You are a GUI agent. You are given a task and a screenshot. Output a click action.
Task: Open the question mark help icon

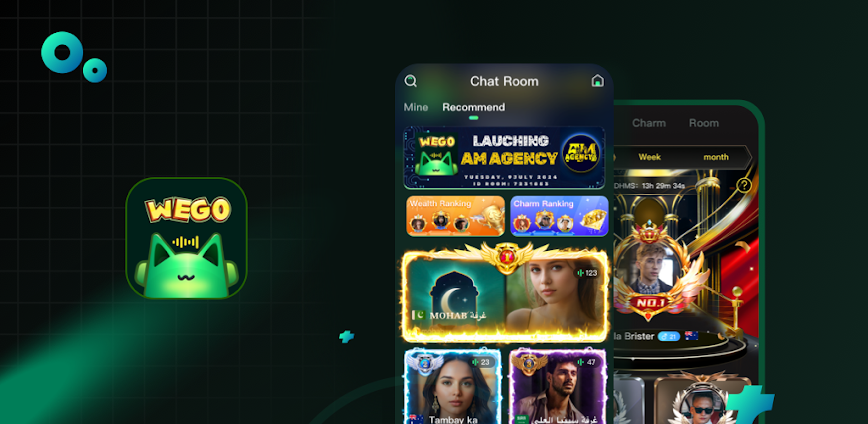tap(744, 185)
